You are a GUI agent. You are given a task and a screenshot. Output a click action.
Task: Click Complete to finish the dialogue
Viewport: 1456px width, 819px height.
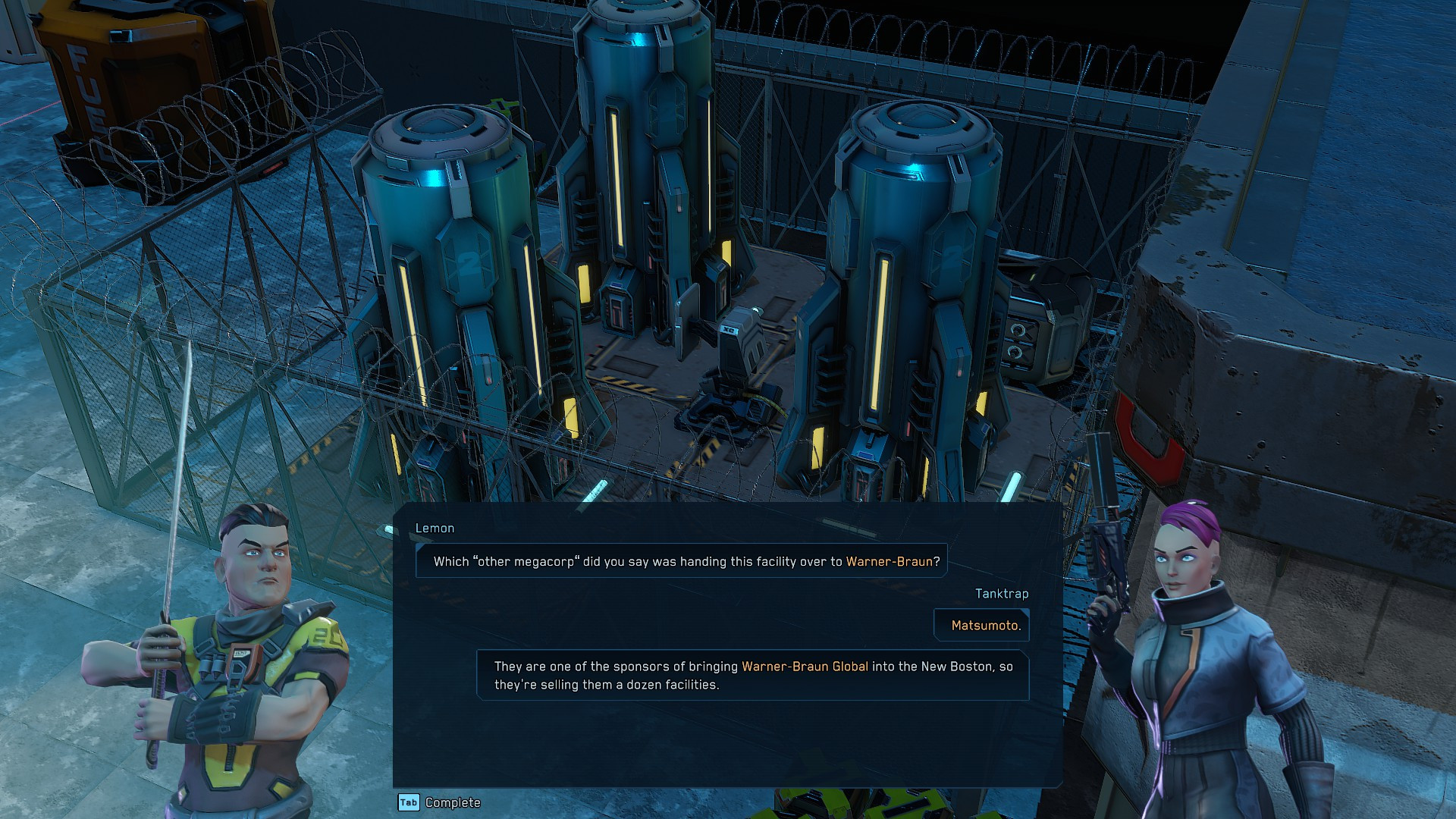pos(452,802)
